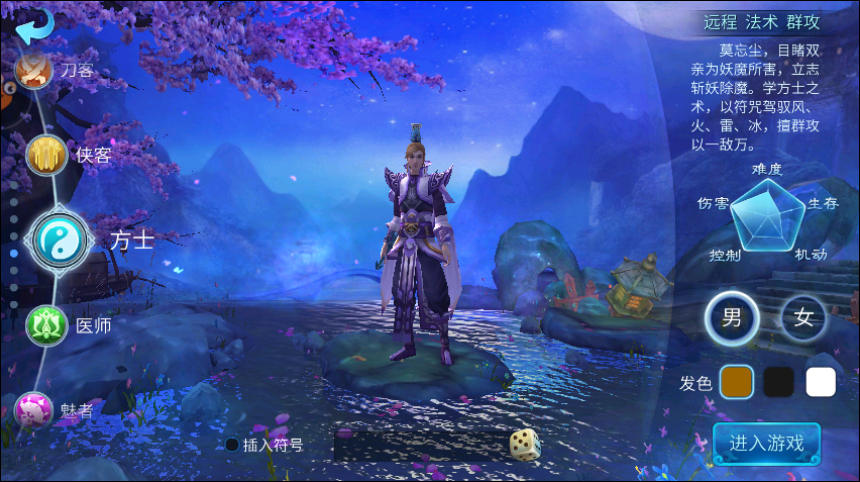Click the character name input field
This screenshot has height=482, width=860.
[x=418, y=445]
